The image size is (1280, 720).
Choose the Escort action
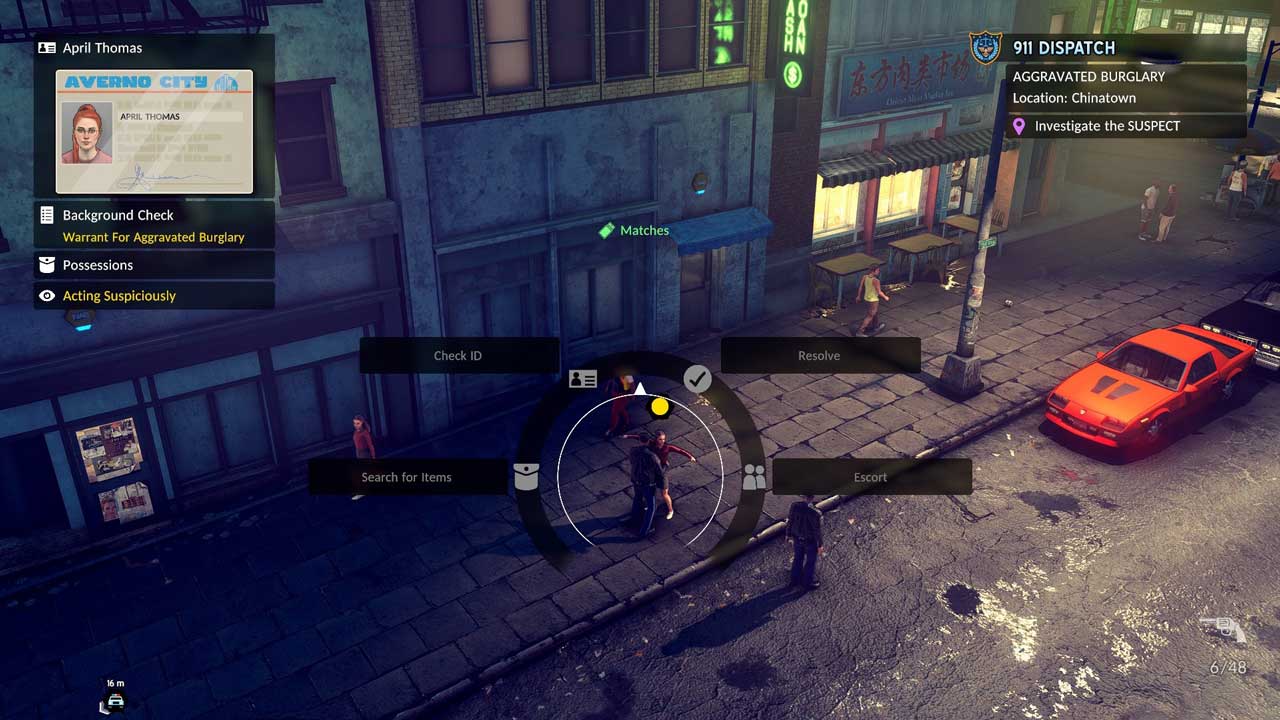pos(870,477)
